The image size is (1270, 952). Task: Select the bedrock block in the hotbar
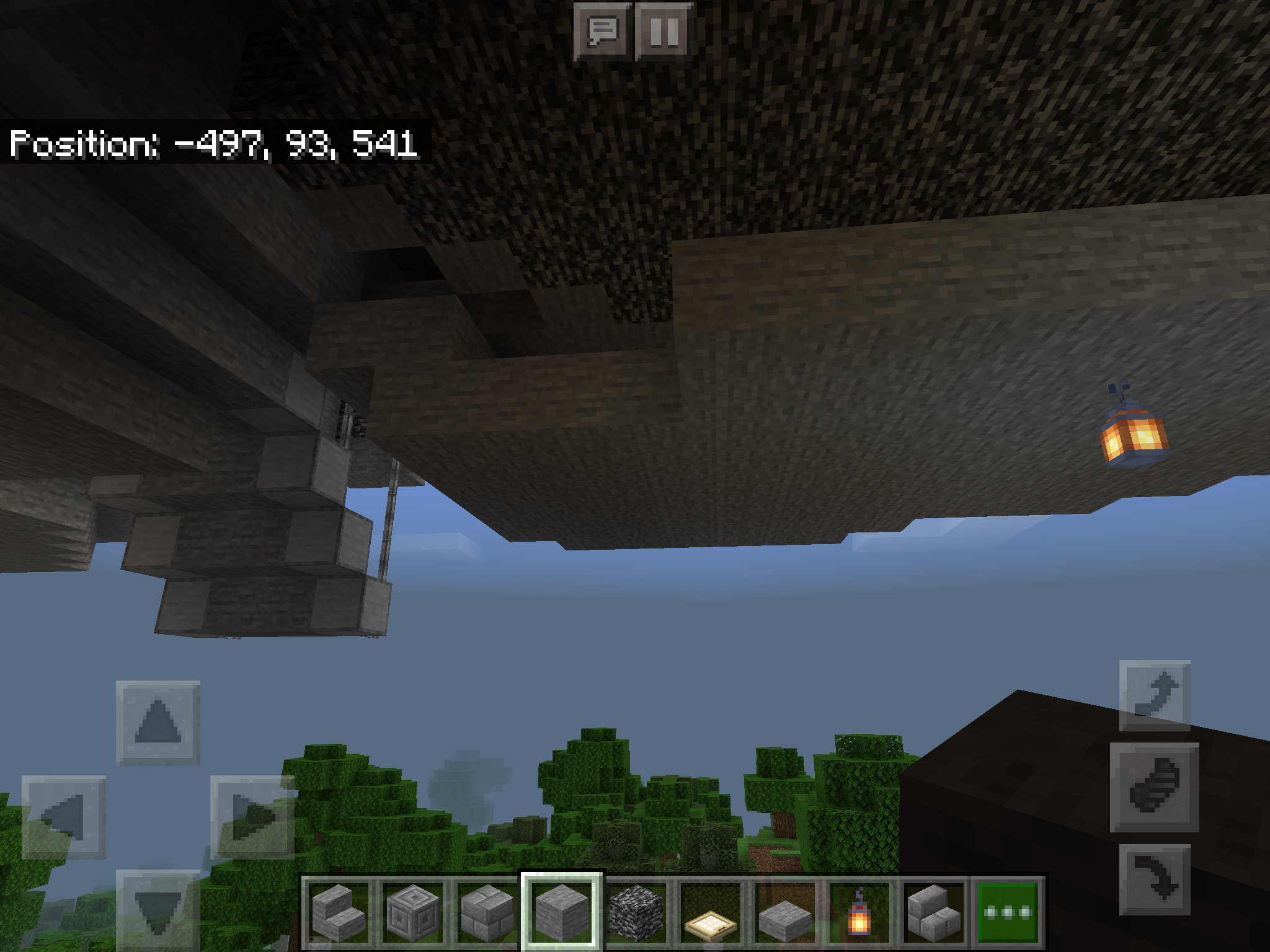[636, 912]
